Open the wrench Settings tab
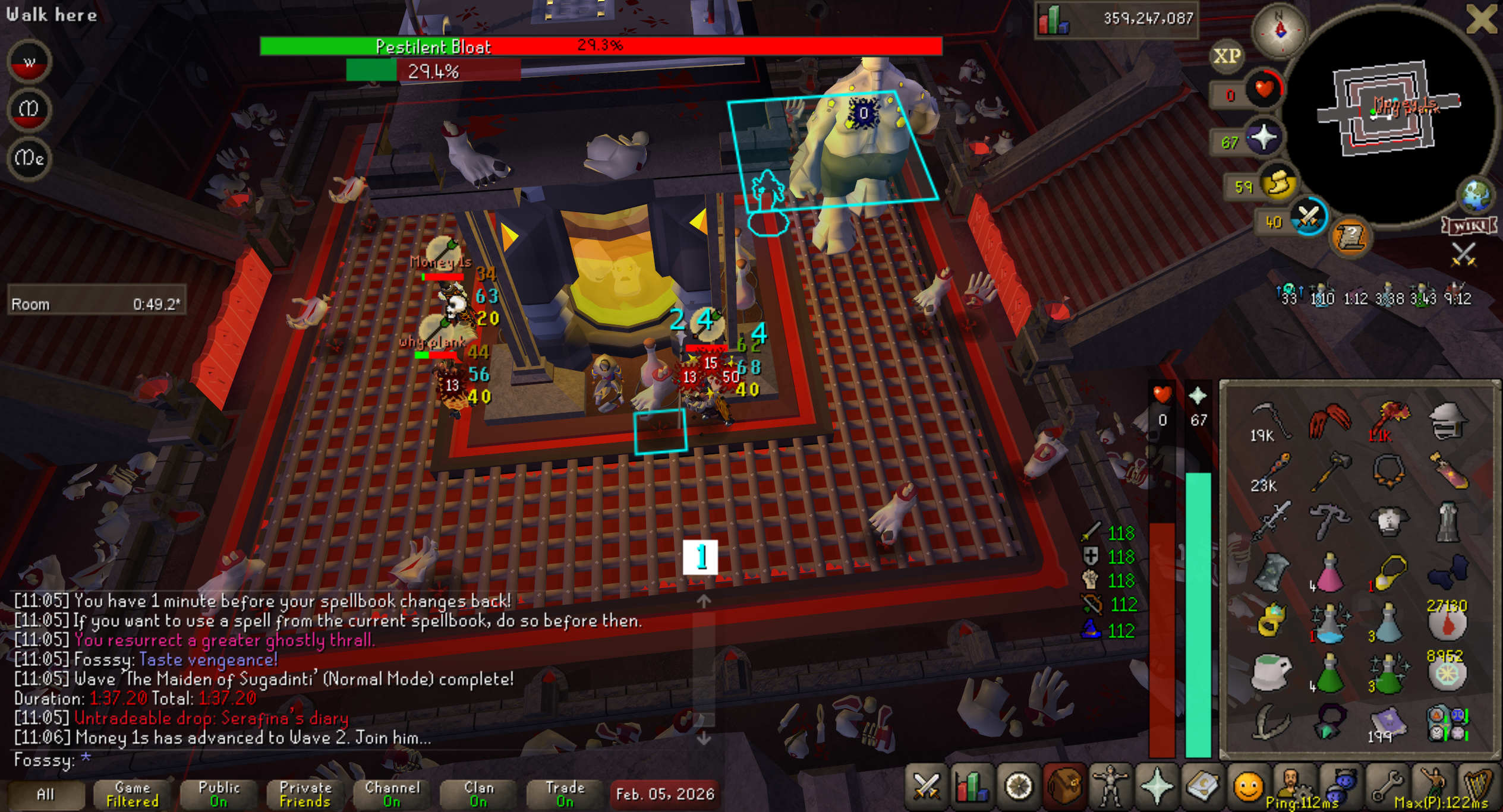The height and width of the screenshot is (812, 1503). point(1386,787)
